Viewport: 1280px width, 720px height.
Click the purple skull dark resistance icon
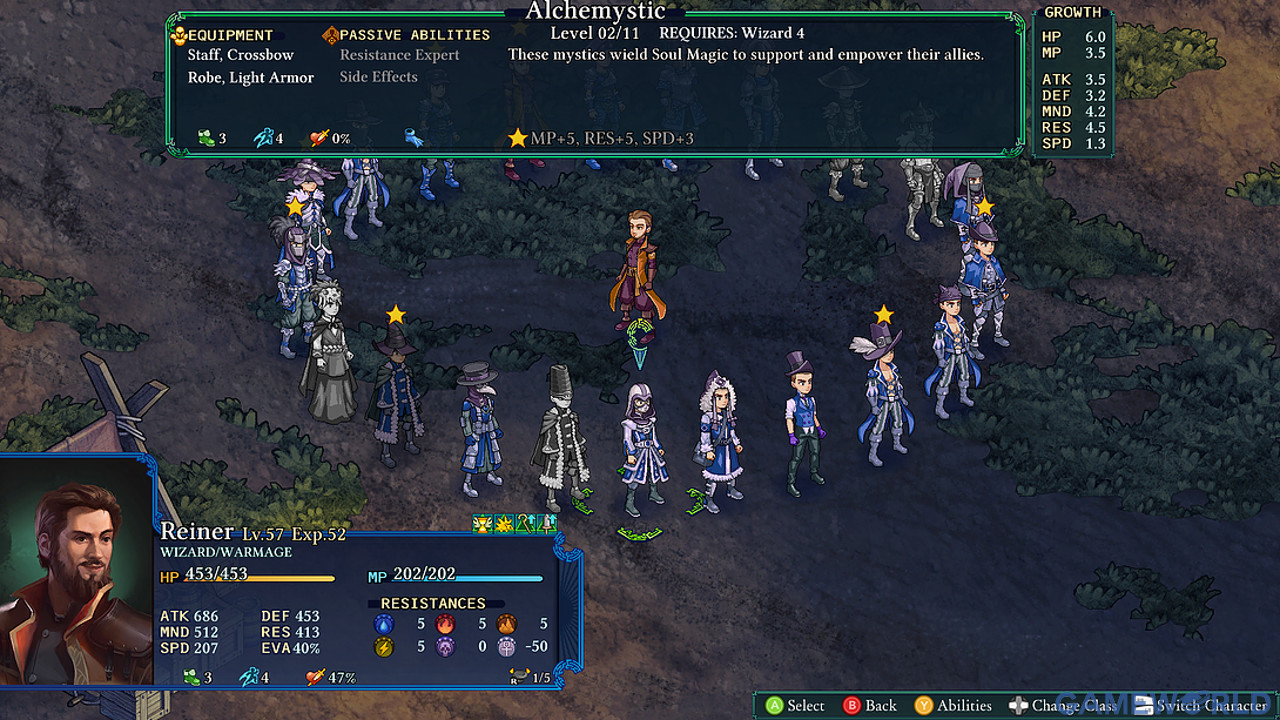445,647
